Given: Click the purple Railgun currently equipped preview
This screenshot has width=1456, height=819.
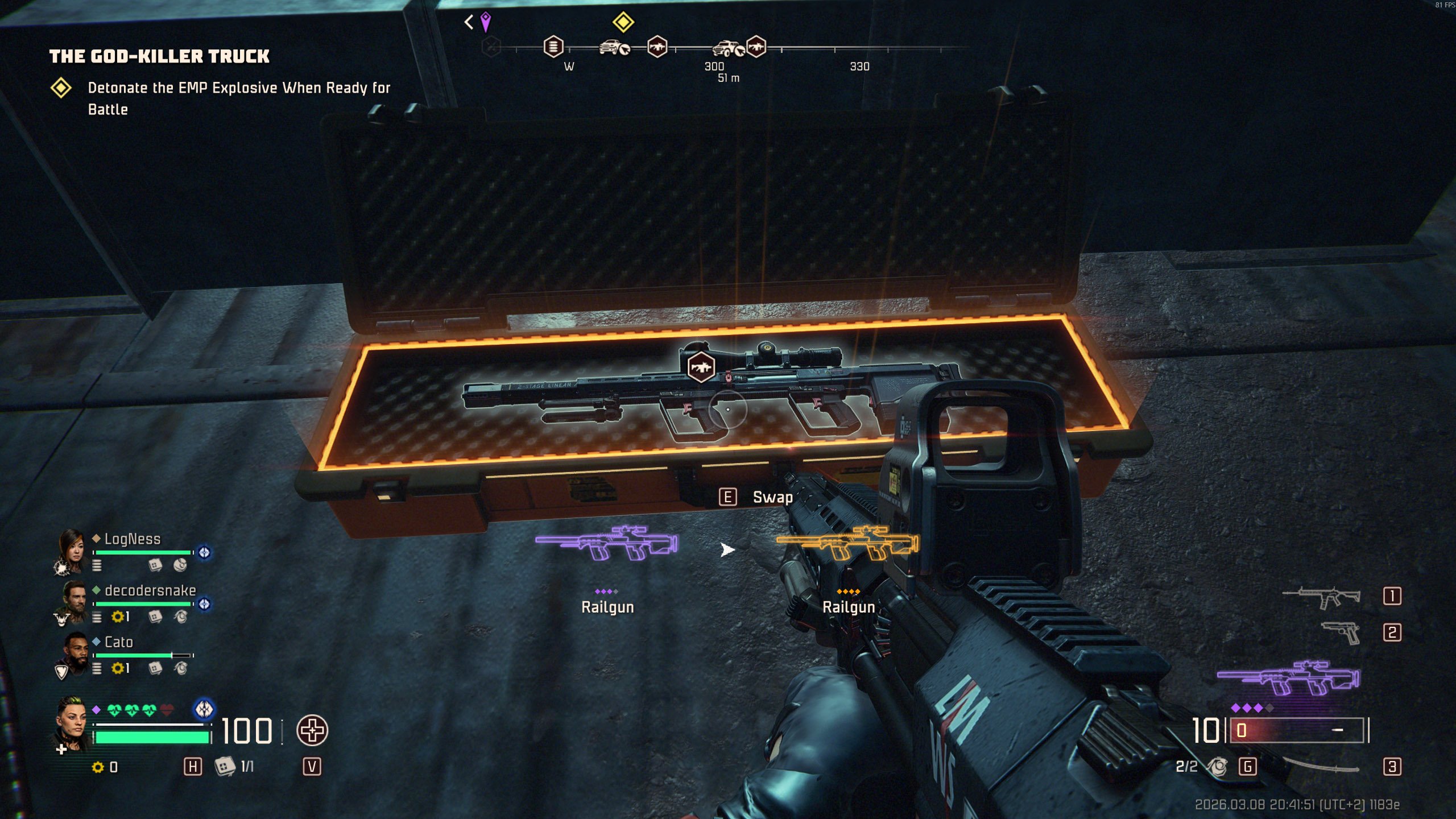Looking at the screenshot, I should (x=607, y=544).
